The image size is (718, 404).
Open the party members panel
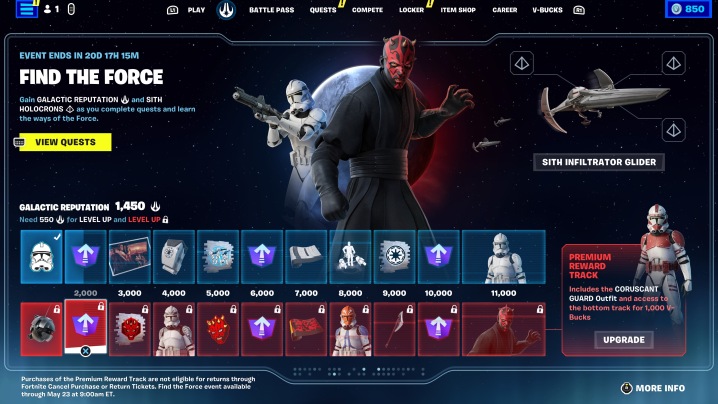(51, 9)
